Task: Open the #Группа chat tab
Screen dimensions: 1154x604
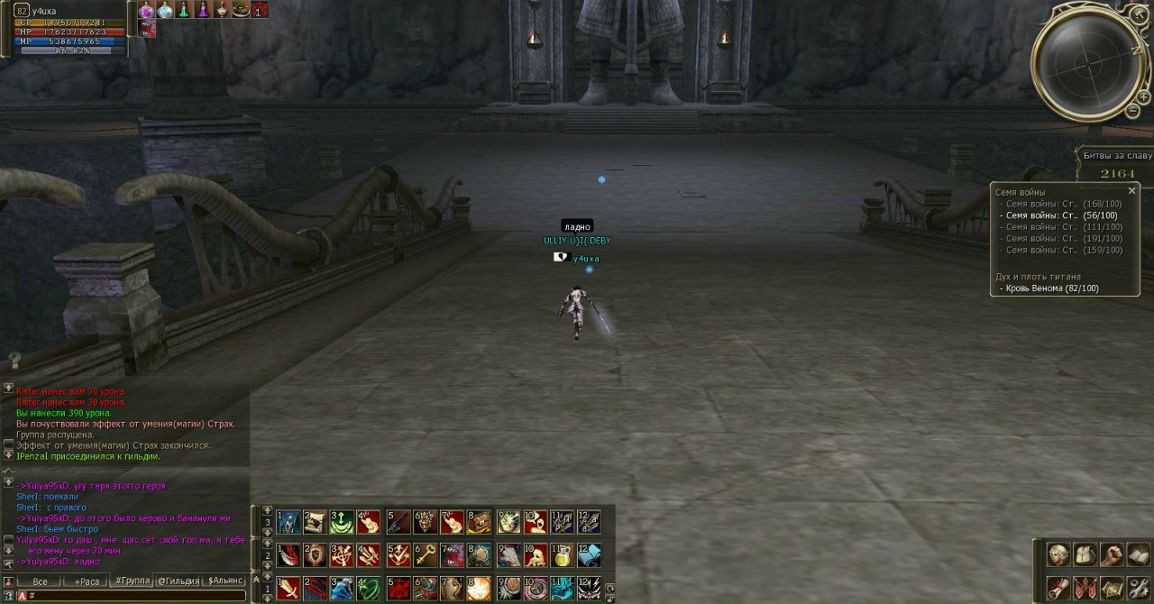Action: click(x=131, y=581)
